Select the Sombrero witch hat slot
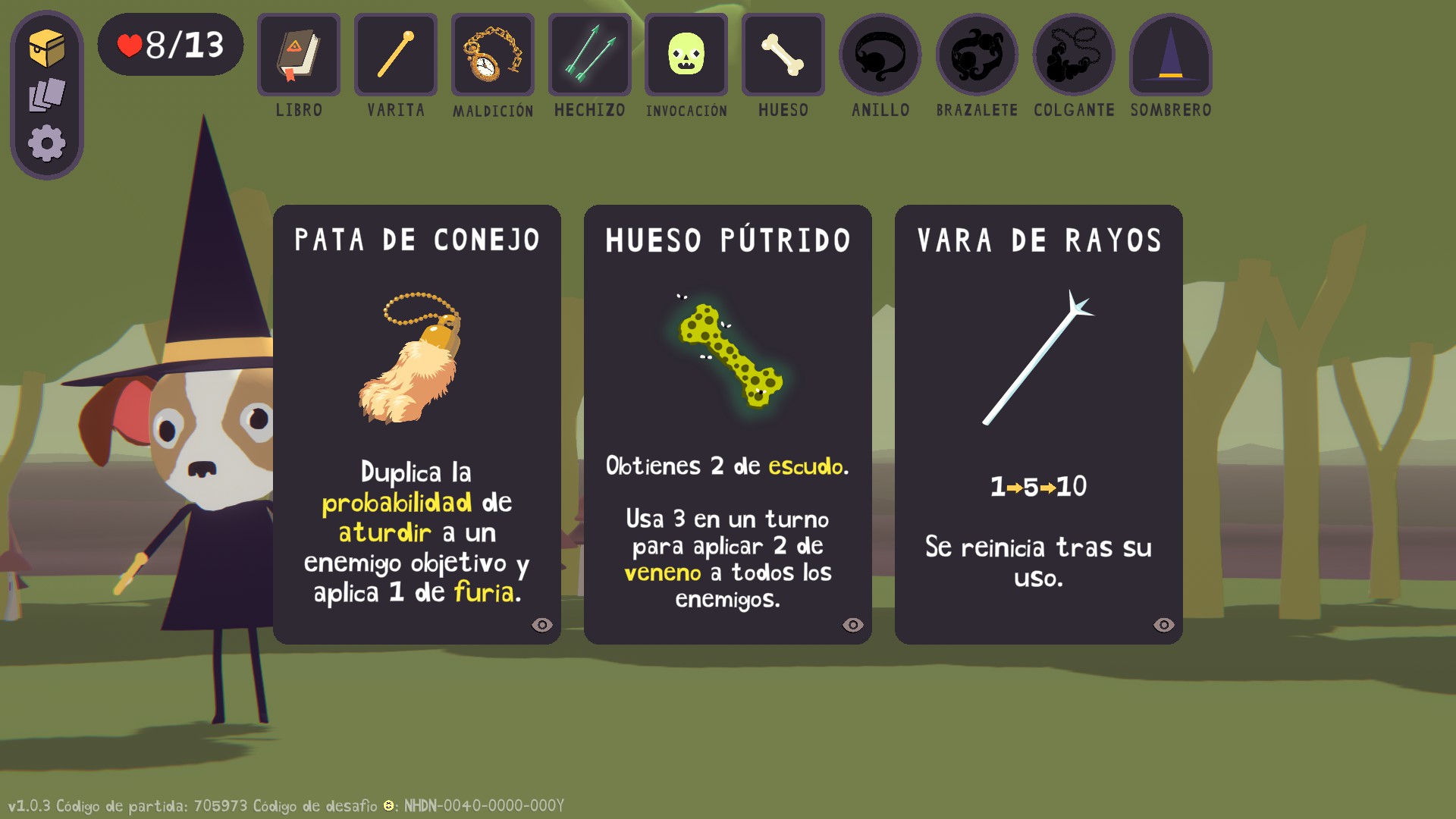The width and height of the screenshot is (1456, 819). (1171, 55)
